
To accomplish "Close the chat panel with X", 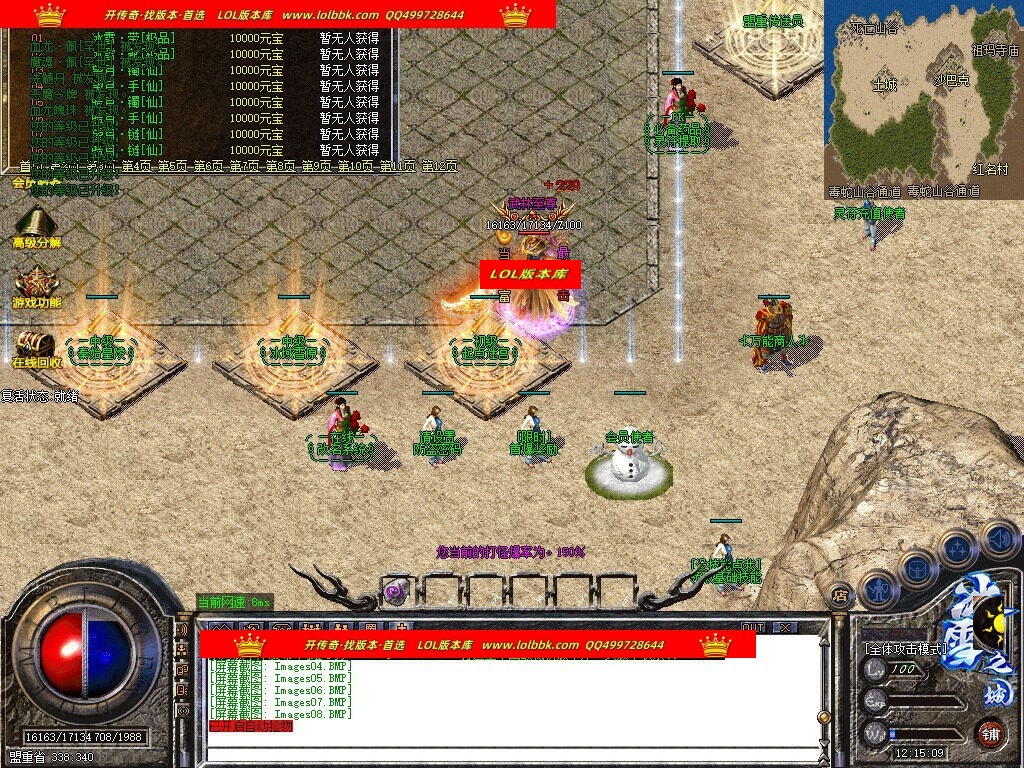I will (785, 627).
